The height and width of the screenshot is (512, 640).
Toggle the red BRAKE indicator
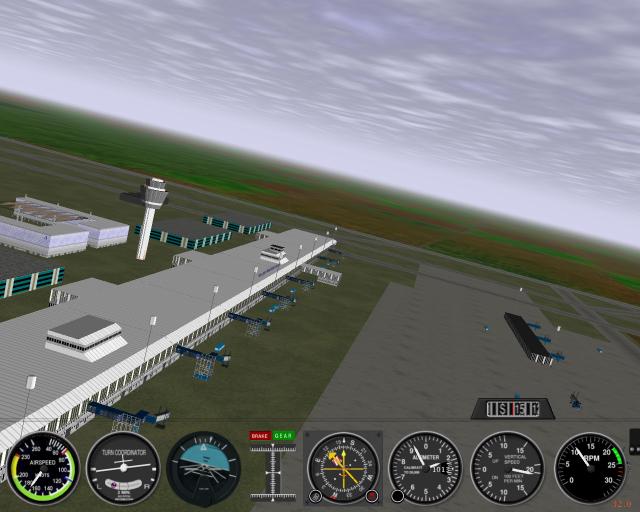[x=259, y=436]
